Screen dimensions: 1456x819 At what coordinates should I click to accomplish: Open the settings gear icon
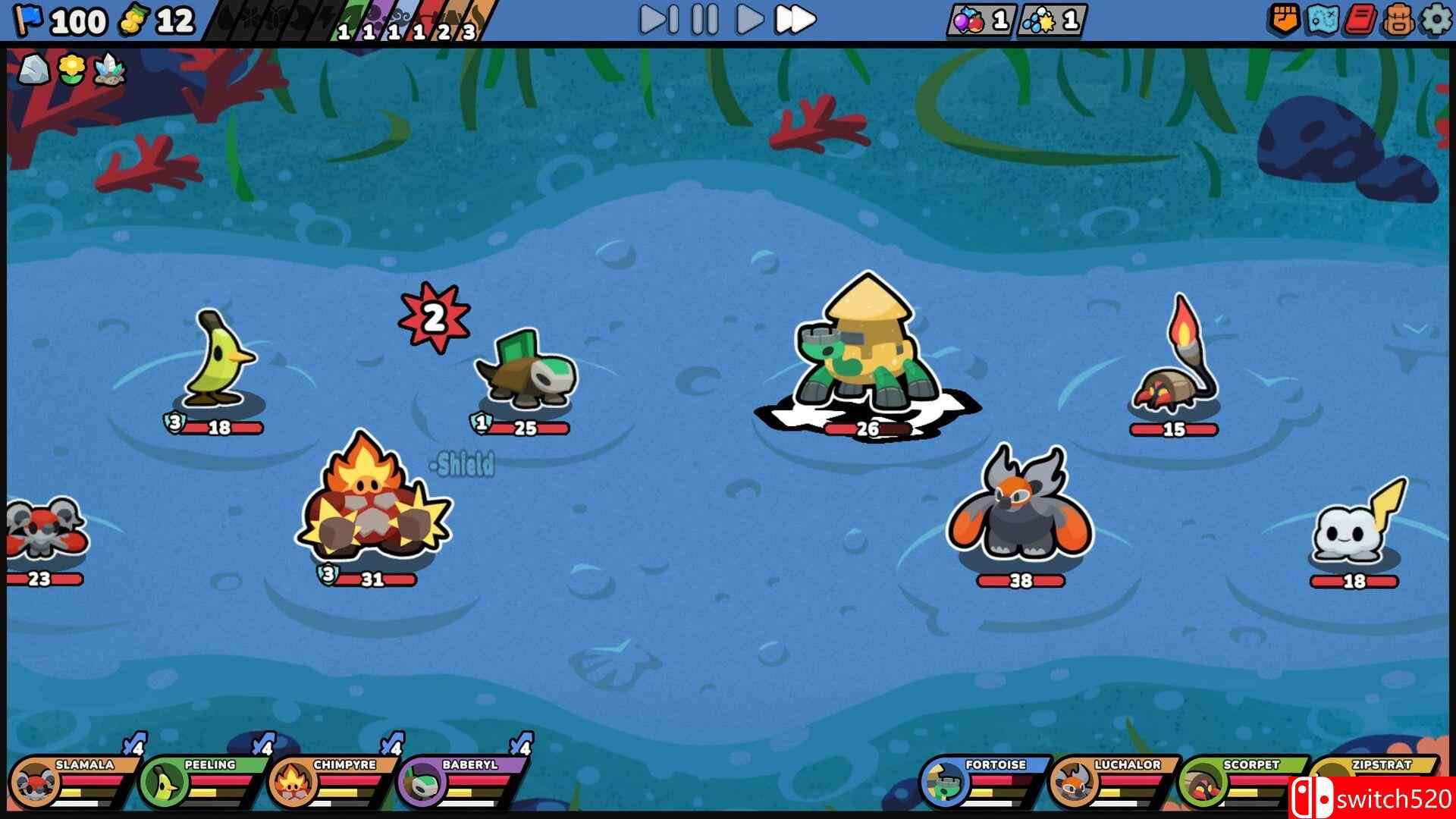tap(1435, 19)
